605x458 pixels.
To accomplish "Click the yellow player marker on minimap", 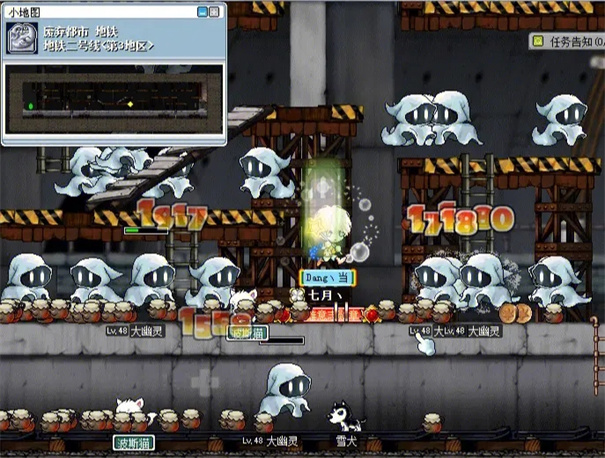I will point(128,102).
